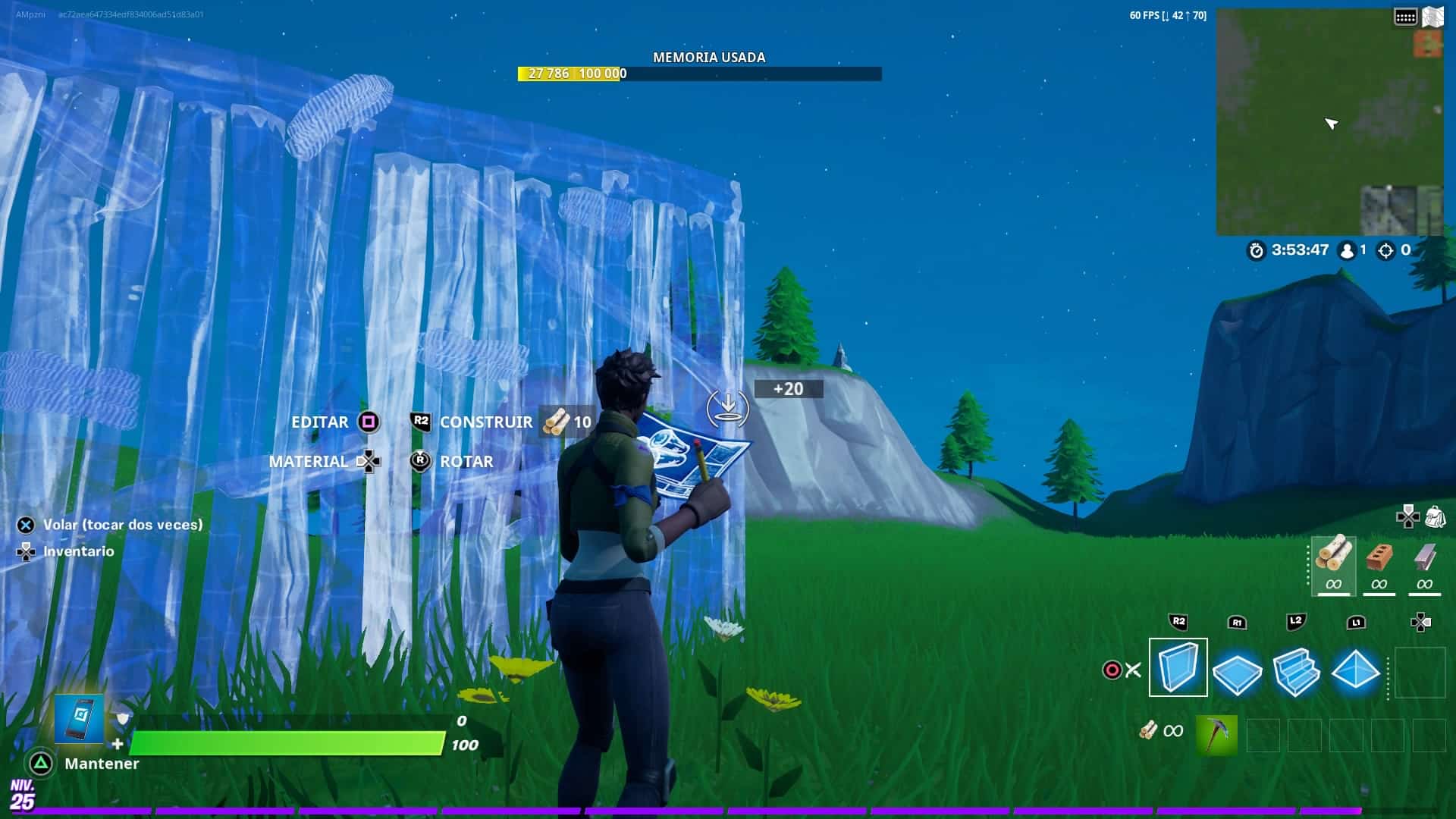The image size is (1456, 819).
Task: Select the pickaxe in the hotbar
Action: point(1216,734)
